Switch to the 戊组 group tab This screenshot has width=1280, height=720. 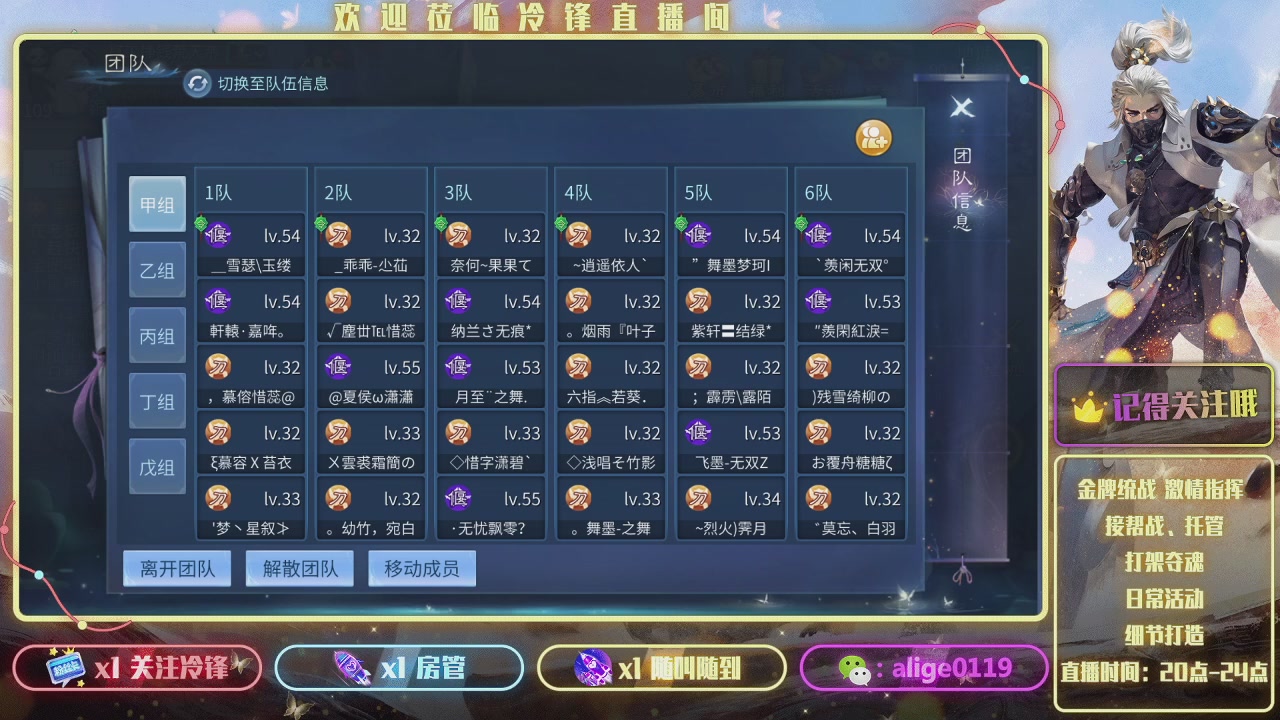click(x=157, y=466)
